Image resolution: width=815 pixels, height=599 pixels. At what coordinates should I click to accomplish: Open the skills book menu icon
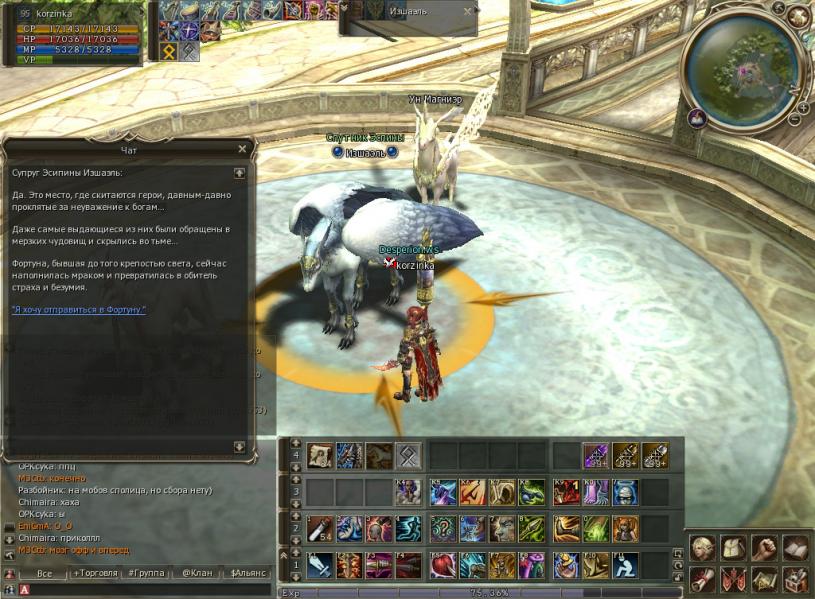(x=795, y=547)
